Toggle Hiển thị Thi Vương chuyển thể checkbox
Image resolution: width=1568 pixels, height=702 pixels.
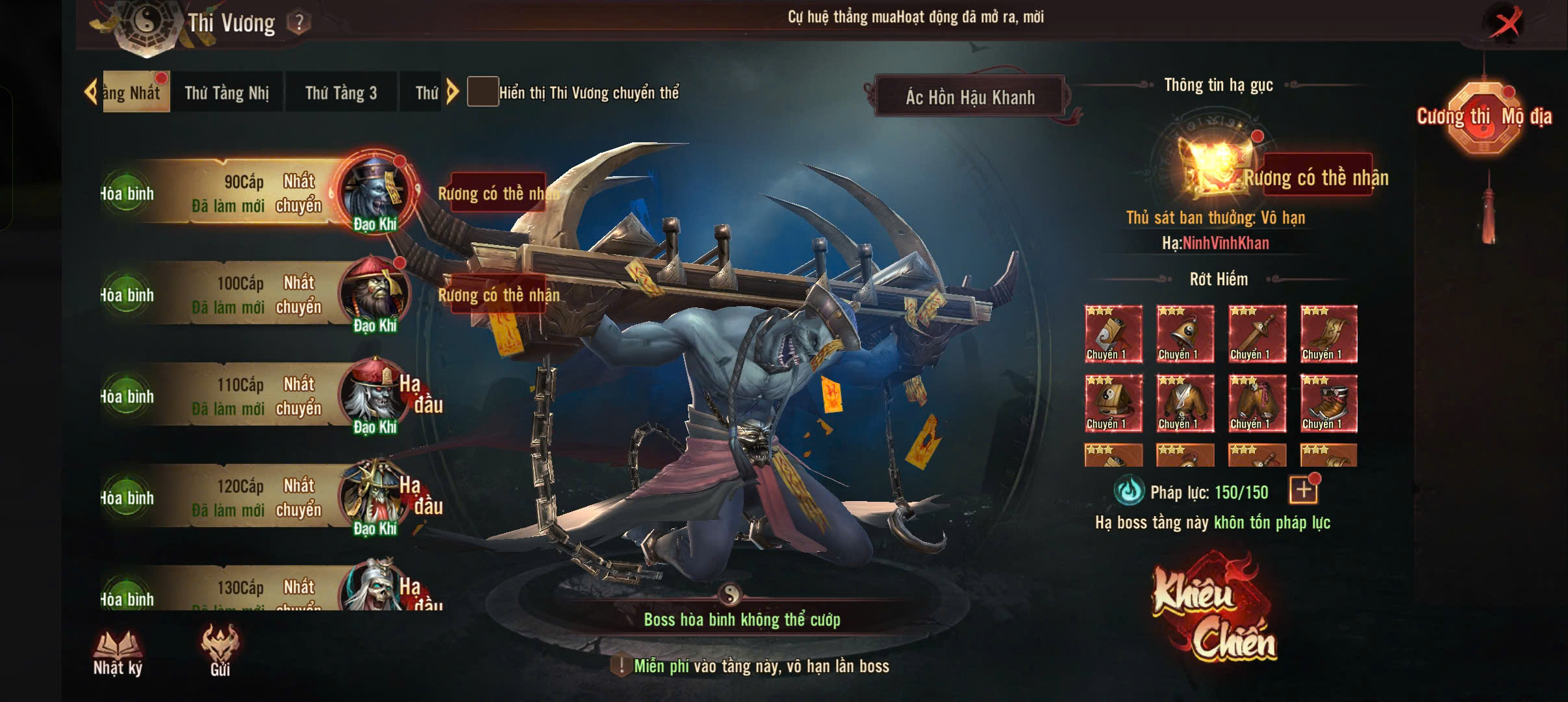click(x=483, y=92)
